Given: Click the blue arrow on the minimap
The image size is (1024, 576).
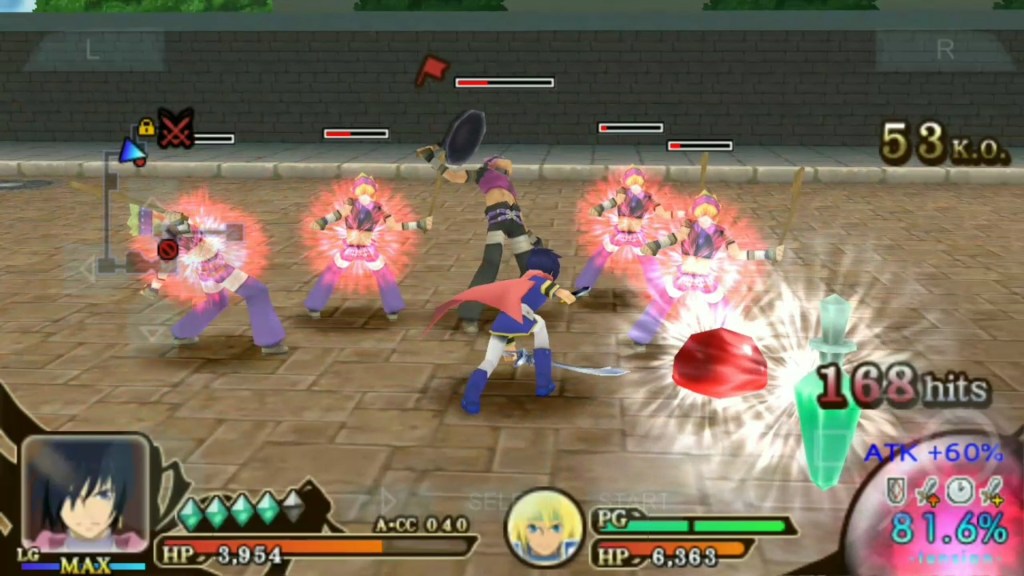Looking at the screenshot, I should pyautogui.click(x=130, y=150).
